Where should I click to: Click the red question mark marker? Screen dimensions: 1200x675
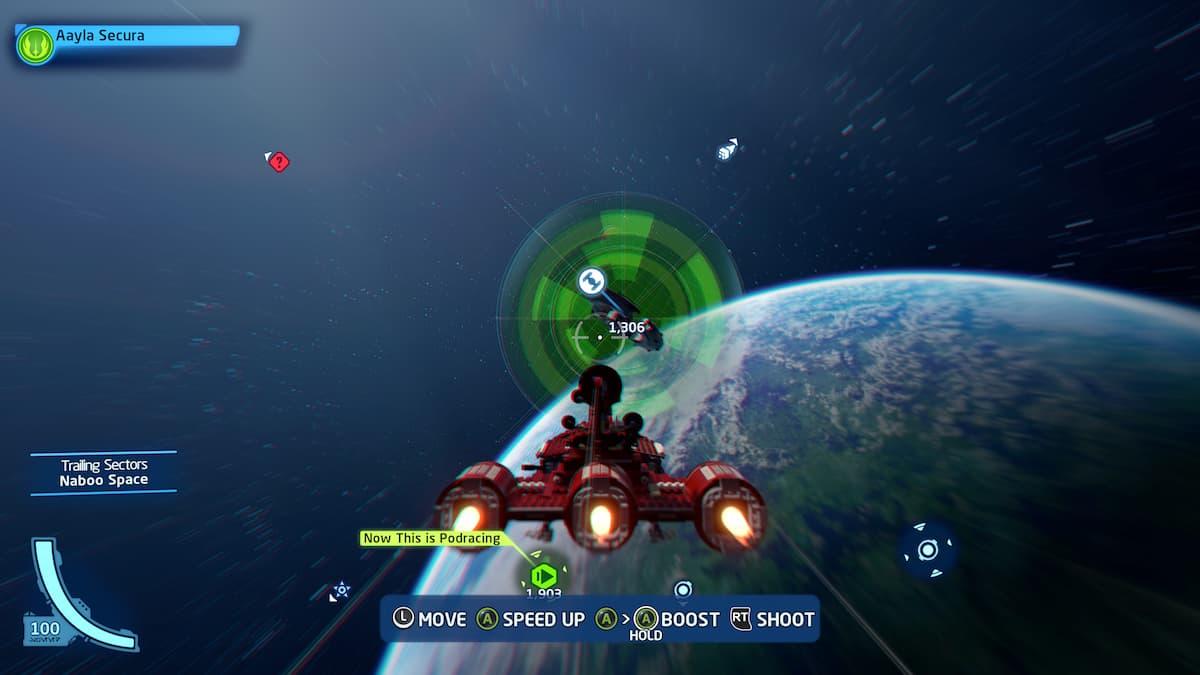pos(279,161)
